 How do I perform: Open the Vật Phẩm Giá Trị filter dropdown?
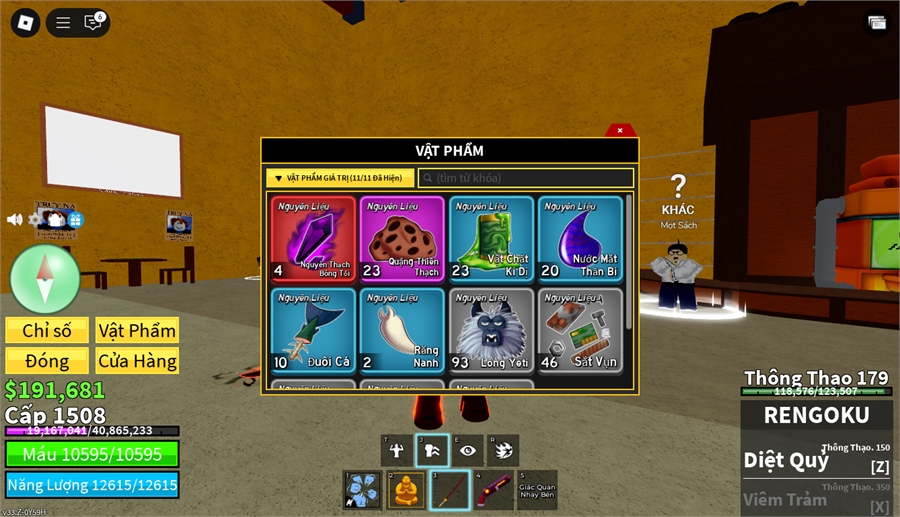tap(340, 178)
